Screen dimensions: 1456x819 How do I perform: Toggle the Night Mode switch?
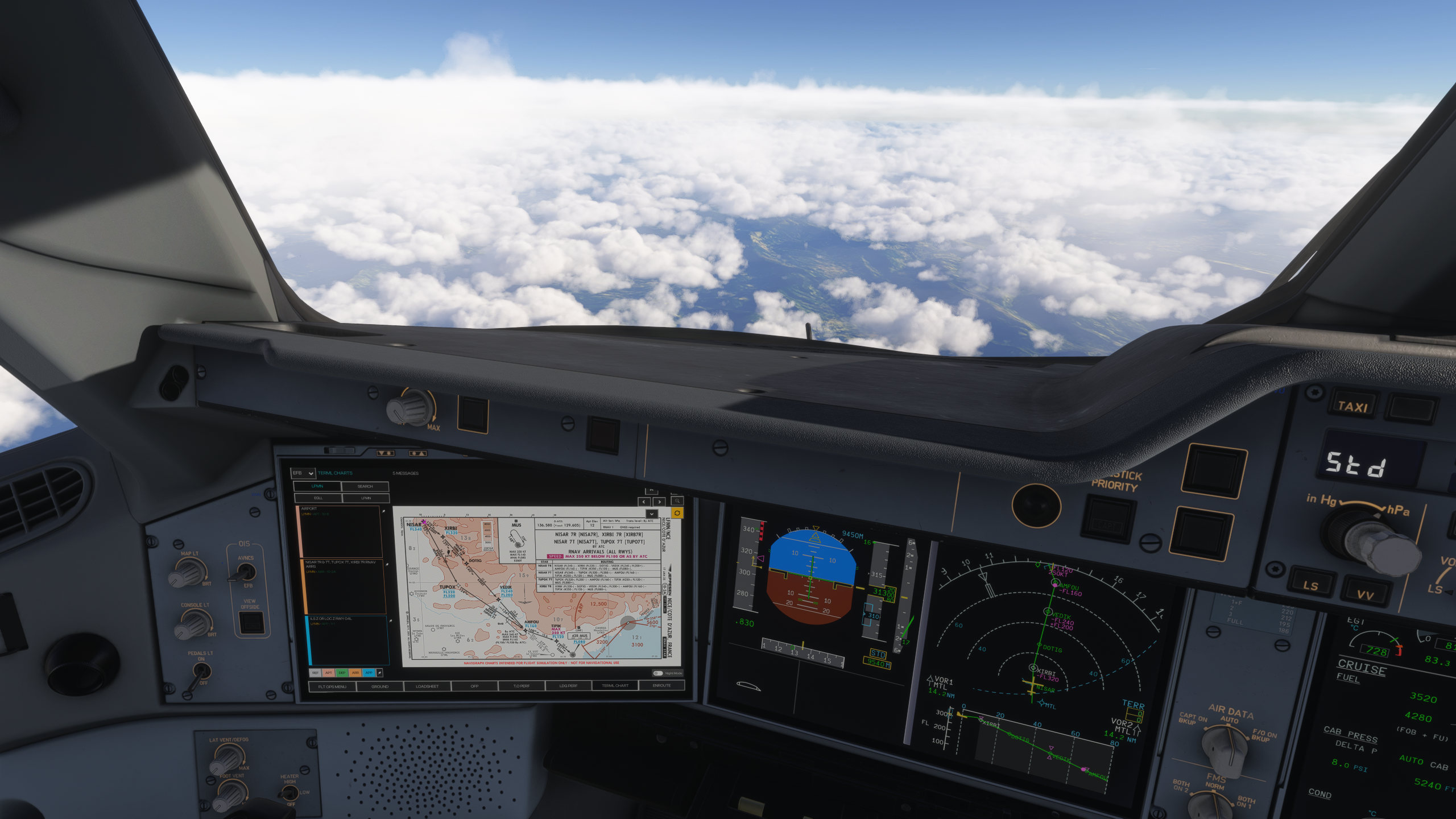click(658, 673)
